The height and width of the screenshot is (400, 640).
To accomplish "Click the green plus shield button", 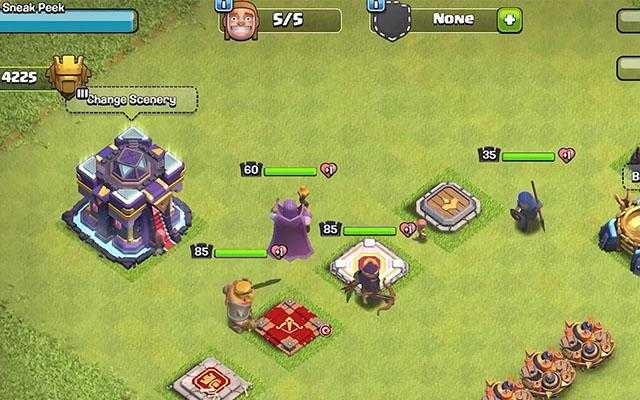I will click(x=510, y=19).
